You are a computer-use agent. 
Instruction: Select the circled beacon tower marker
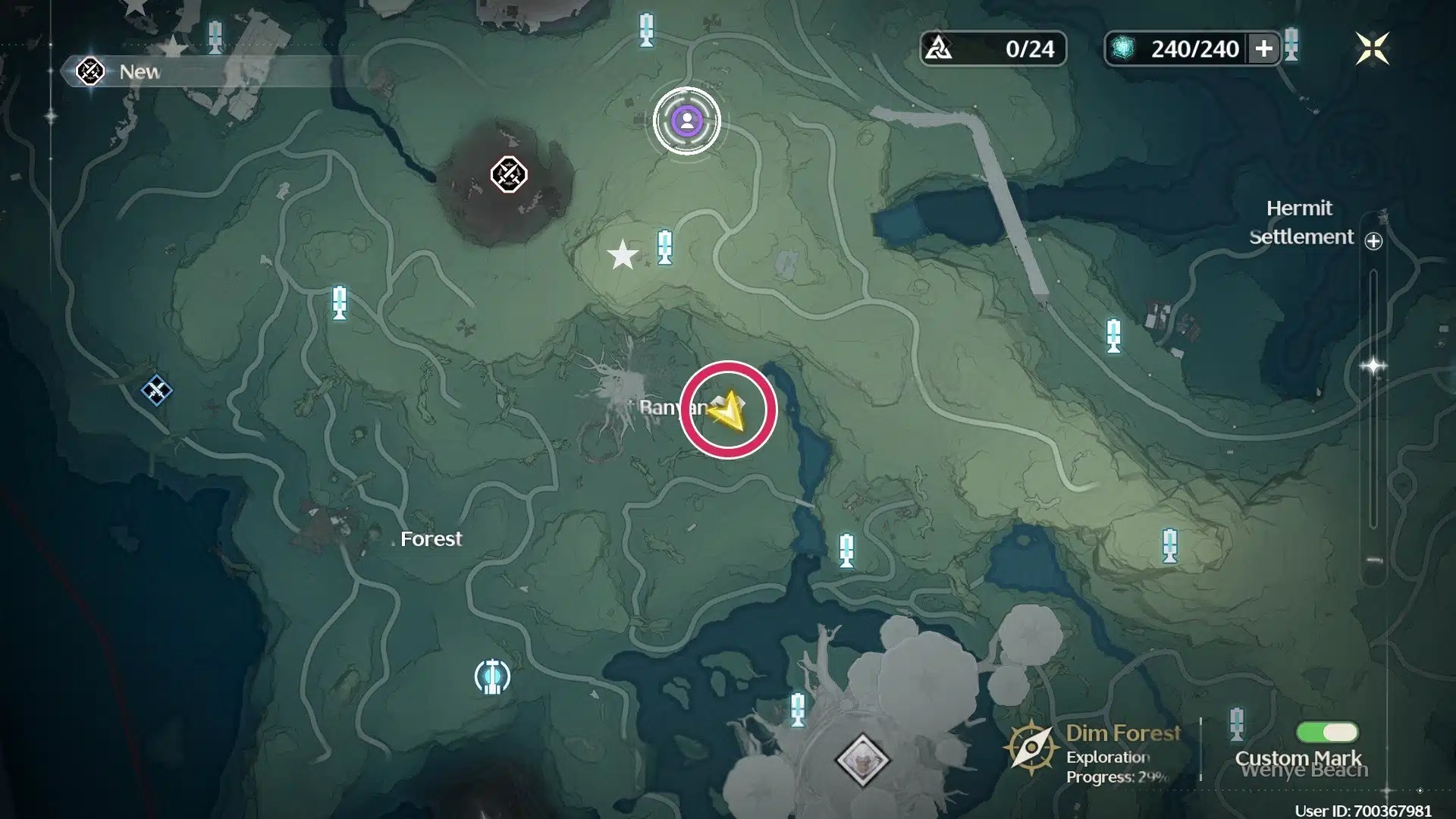(492, 676)
